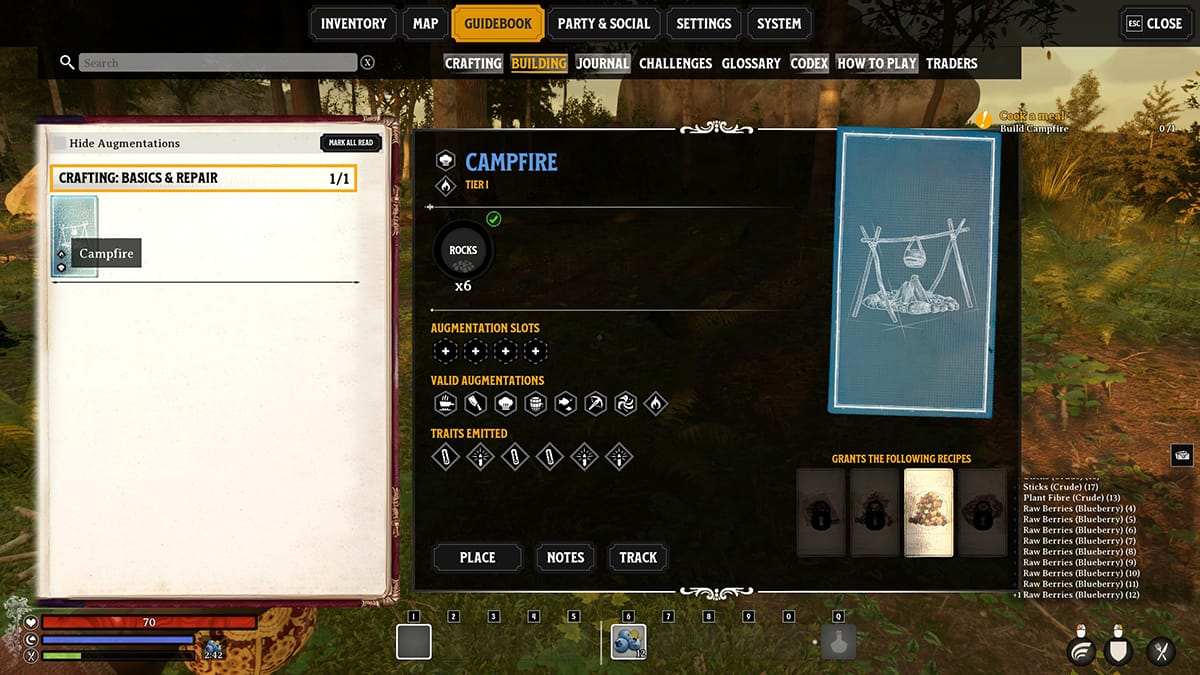Open the Journal section
The width and height of the screenshot is (1200, 675).
coord(602,63)
